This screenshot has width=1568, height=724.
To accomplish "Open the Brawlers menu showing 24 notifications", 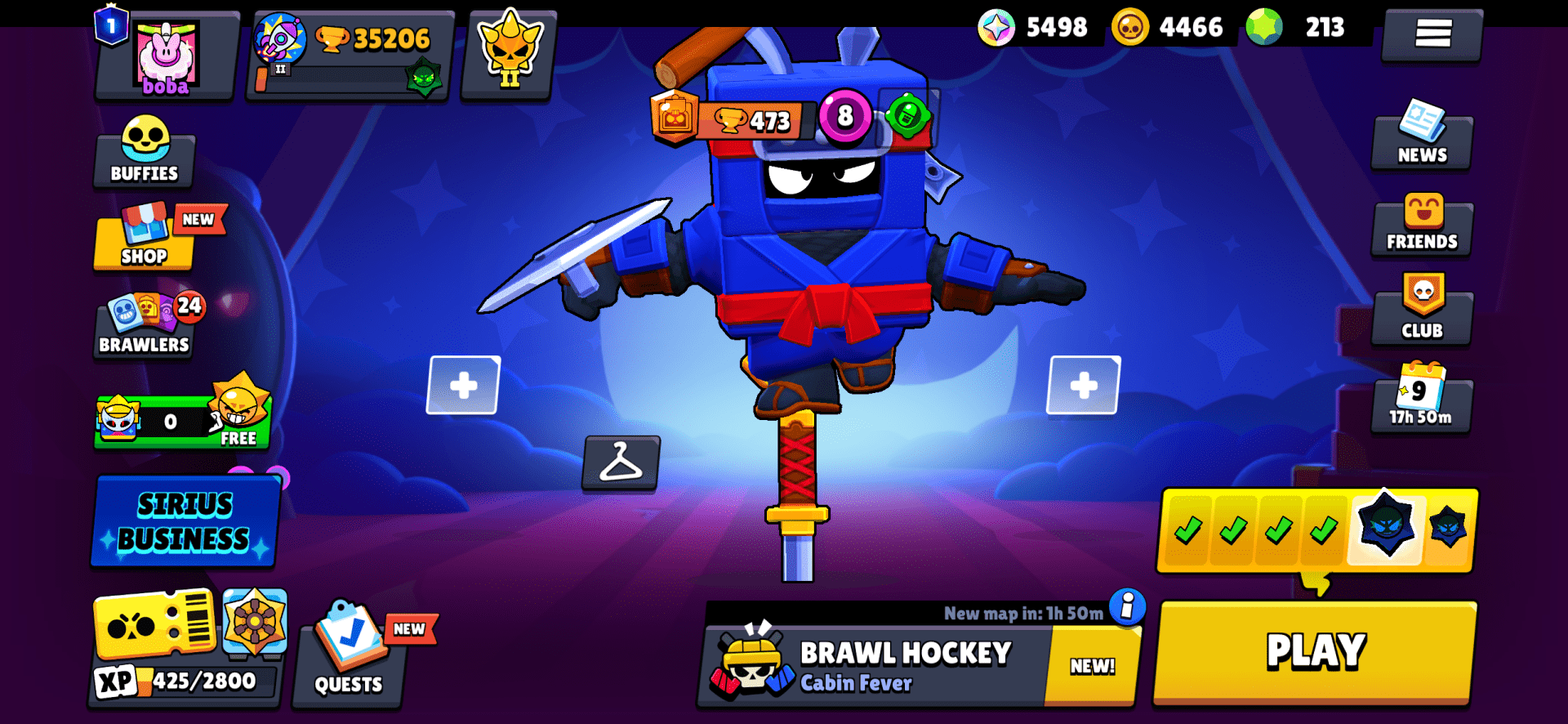I will [x=144, y=326].
